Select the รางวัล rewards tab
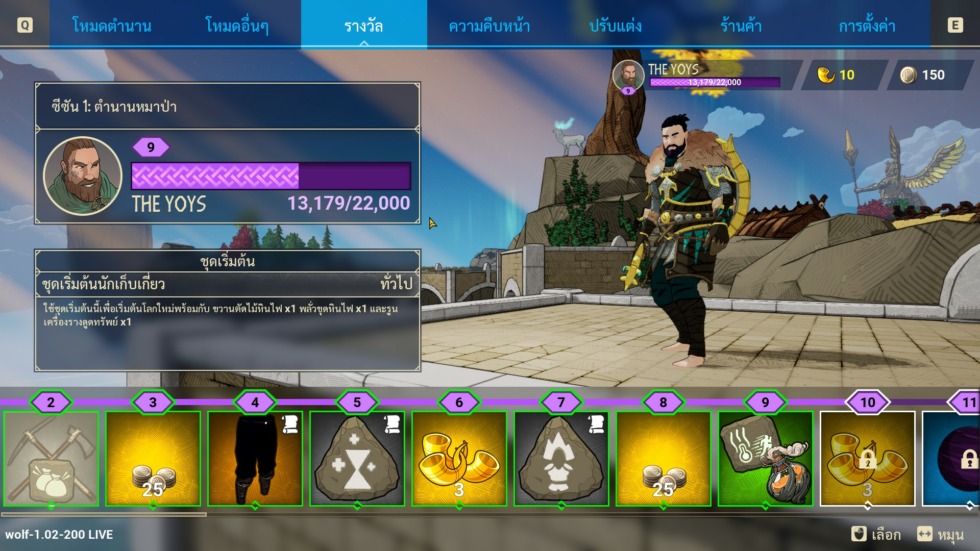980x551 pixels. [x=363, y=25]
